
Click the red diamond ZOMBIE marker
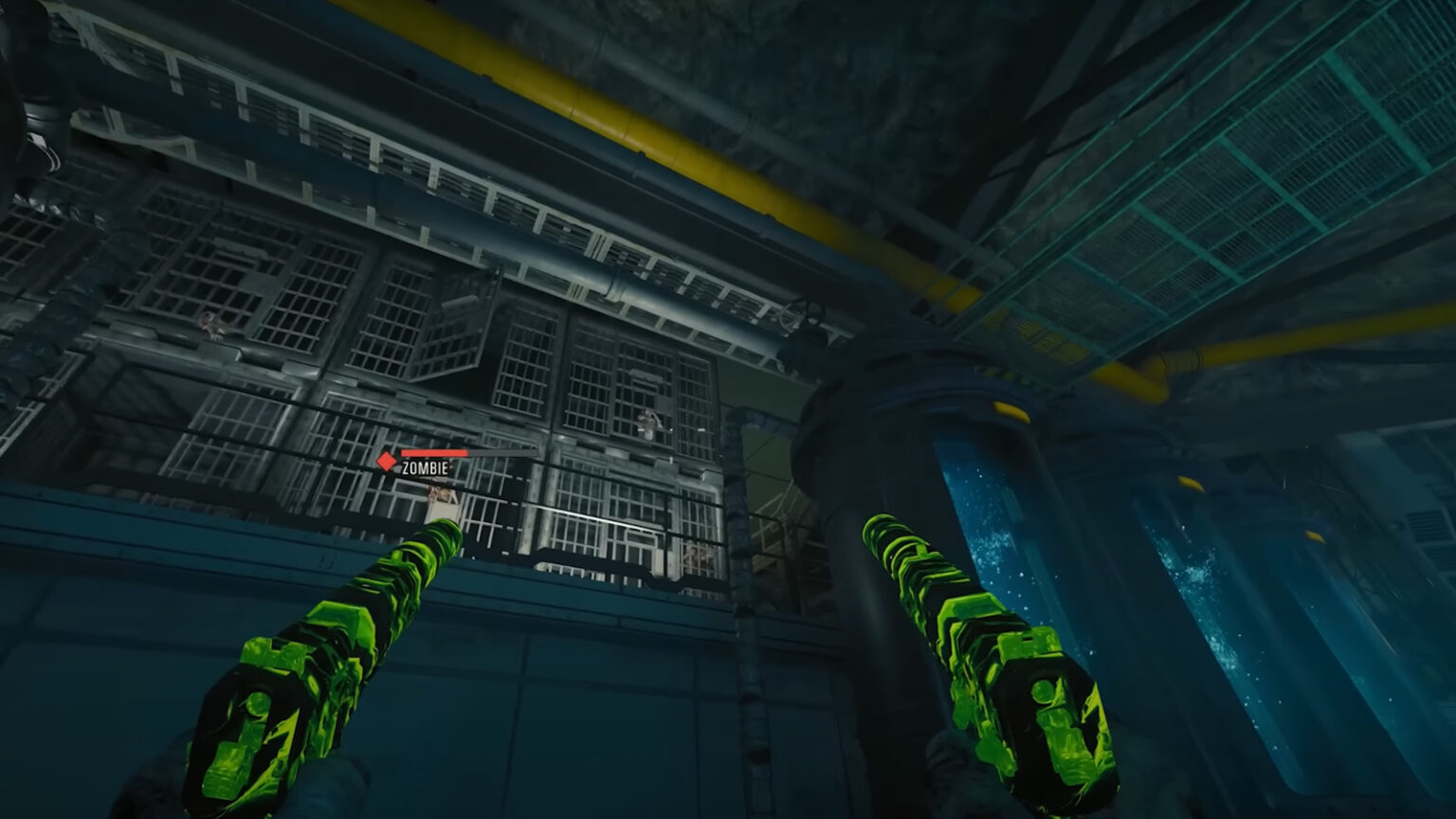click(x=386, y=463)
